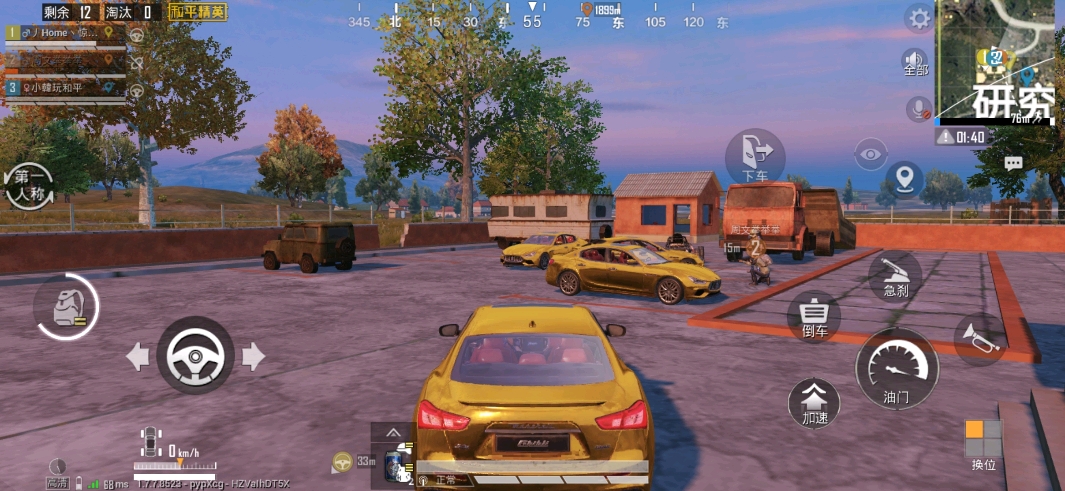This screenshot has height=491, width=1065.
Task: Exit the vehicle with 下车 button
Action: tap(755, 157)
